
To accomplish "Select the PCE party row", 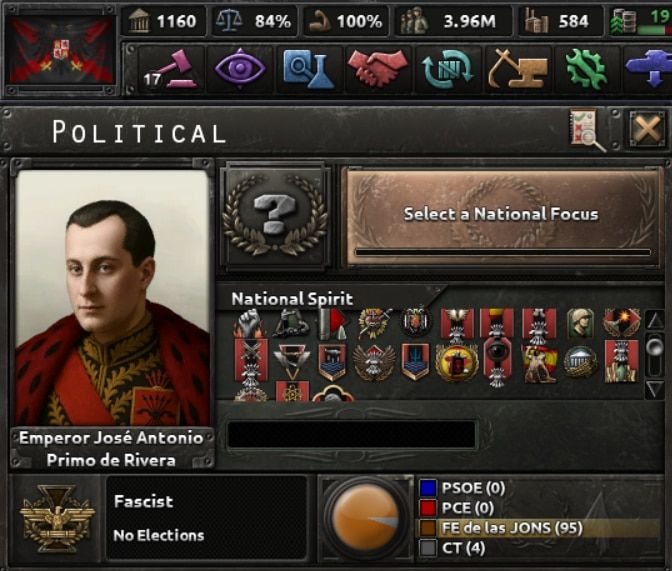I will pyautogui.click(x=538, y=508).
